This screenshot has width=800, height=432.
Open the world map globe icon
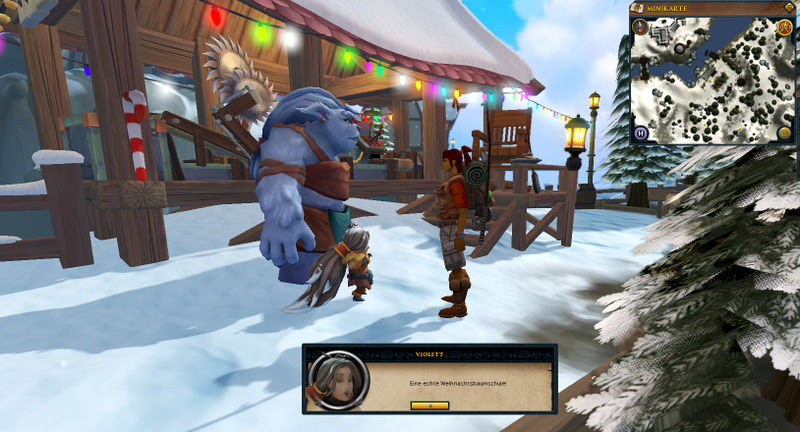(x=783, y=133)
